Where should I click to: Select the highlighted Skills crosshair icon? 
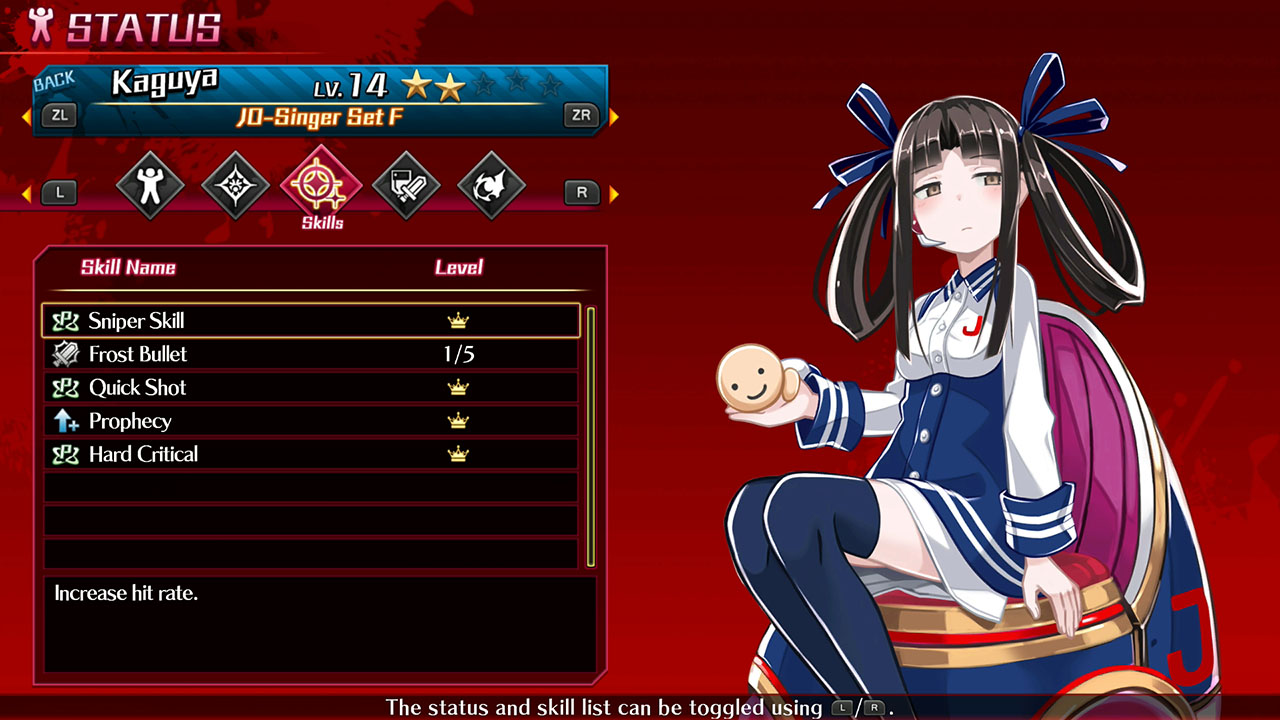(x=320, y=185)
